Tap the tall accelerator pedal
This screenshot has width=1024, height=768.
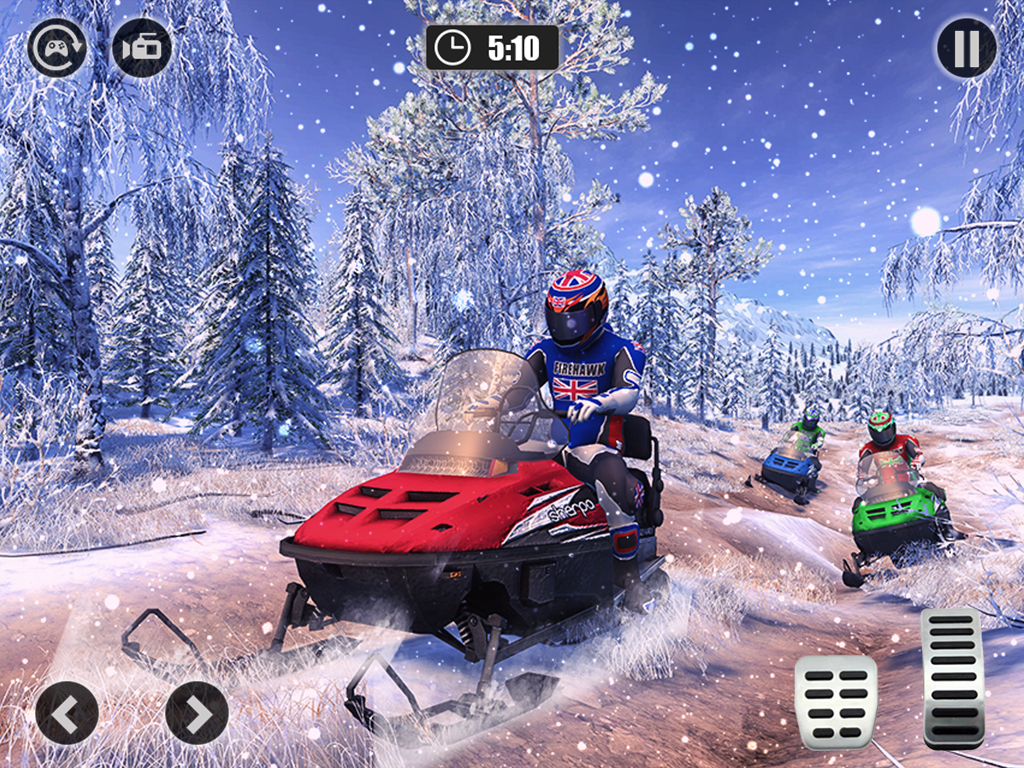click(x=952, y=676)
